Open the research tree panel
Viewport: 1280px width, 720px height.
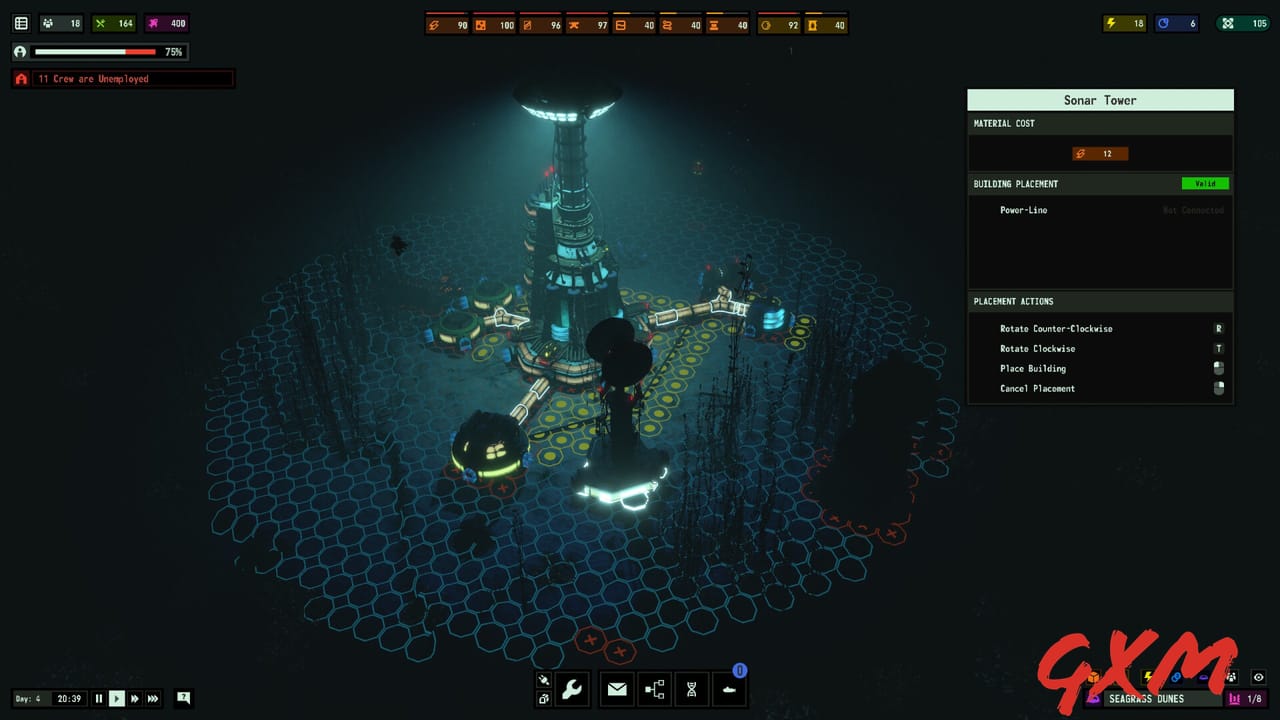[654, 688]
